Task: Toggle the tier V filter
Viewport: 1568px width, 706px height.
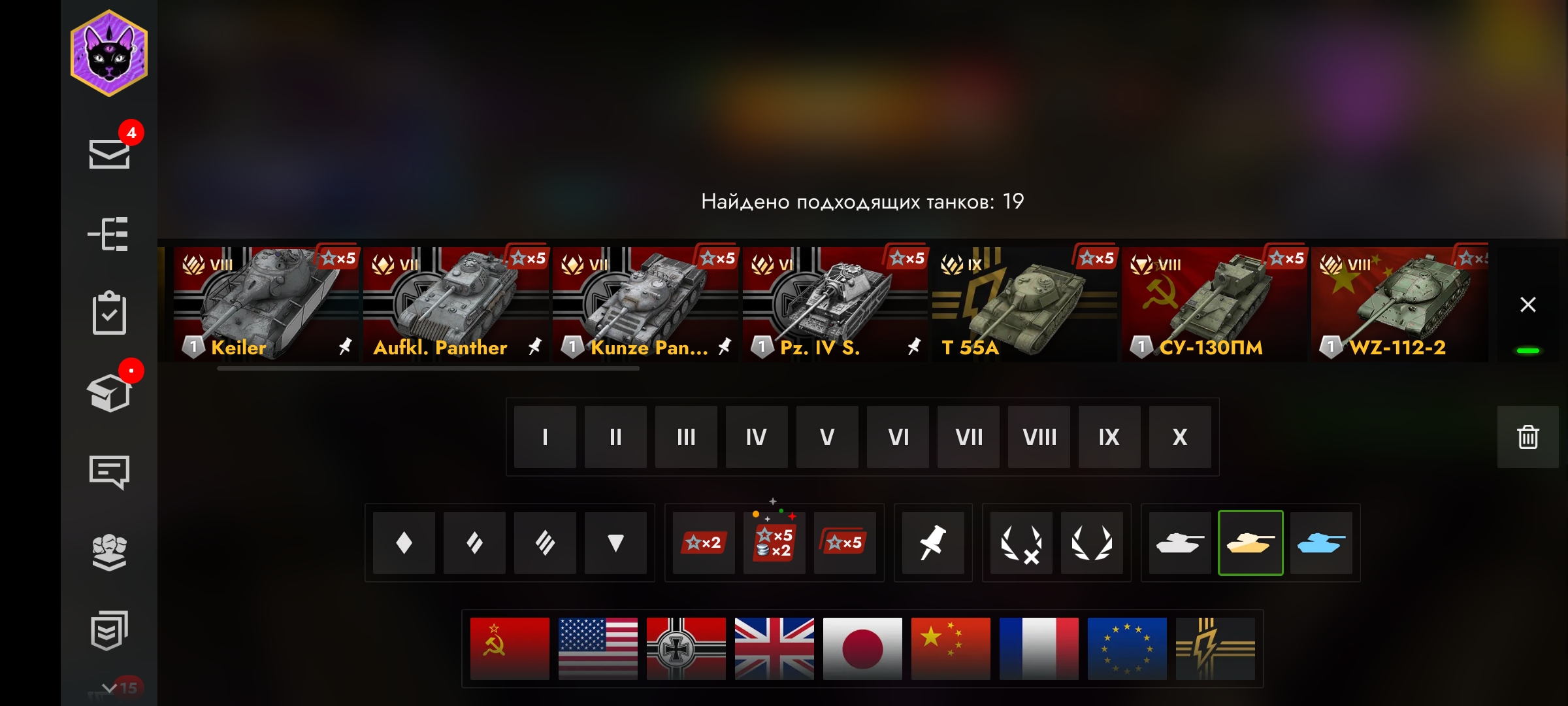Action: [827, 437]
